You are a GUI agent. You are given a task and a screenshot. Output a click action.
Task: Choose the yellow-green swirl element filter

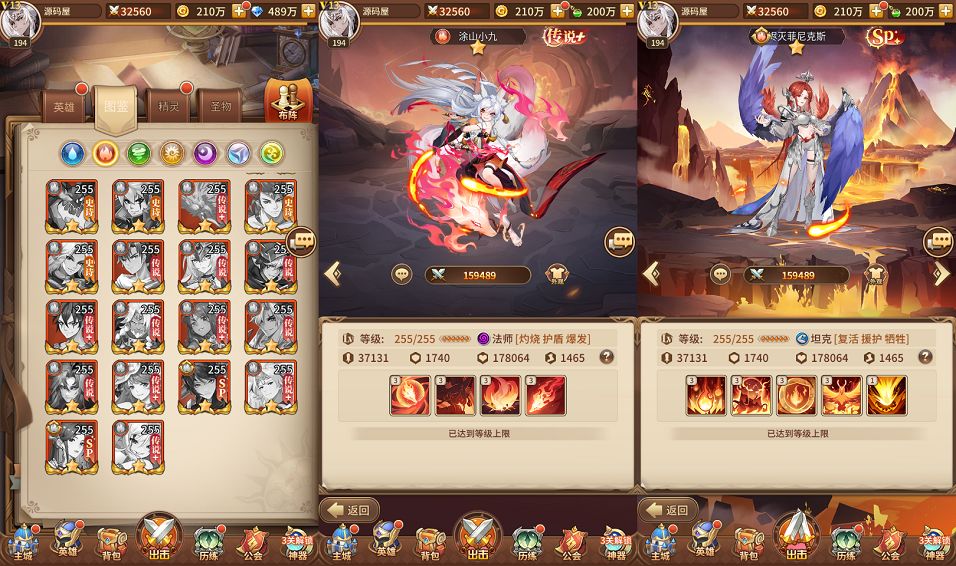(271, 153)
